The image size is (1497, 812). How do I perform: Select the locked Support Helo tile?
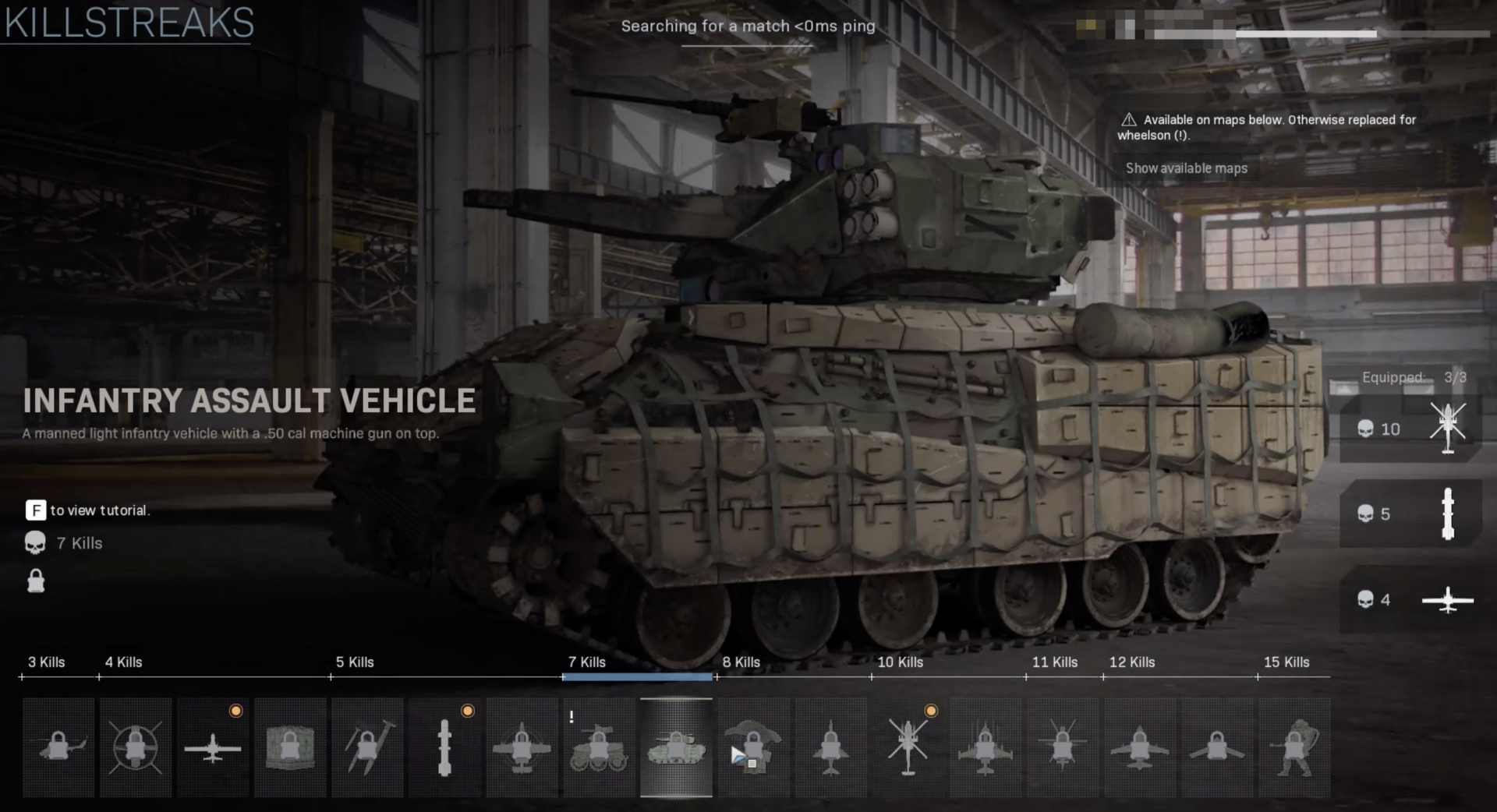(1062, 747)
